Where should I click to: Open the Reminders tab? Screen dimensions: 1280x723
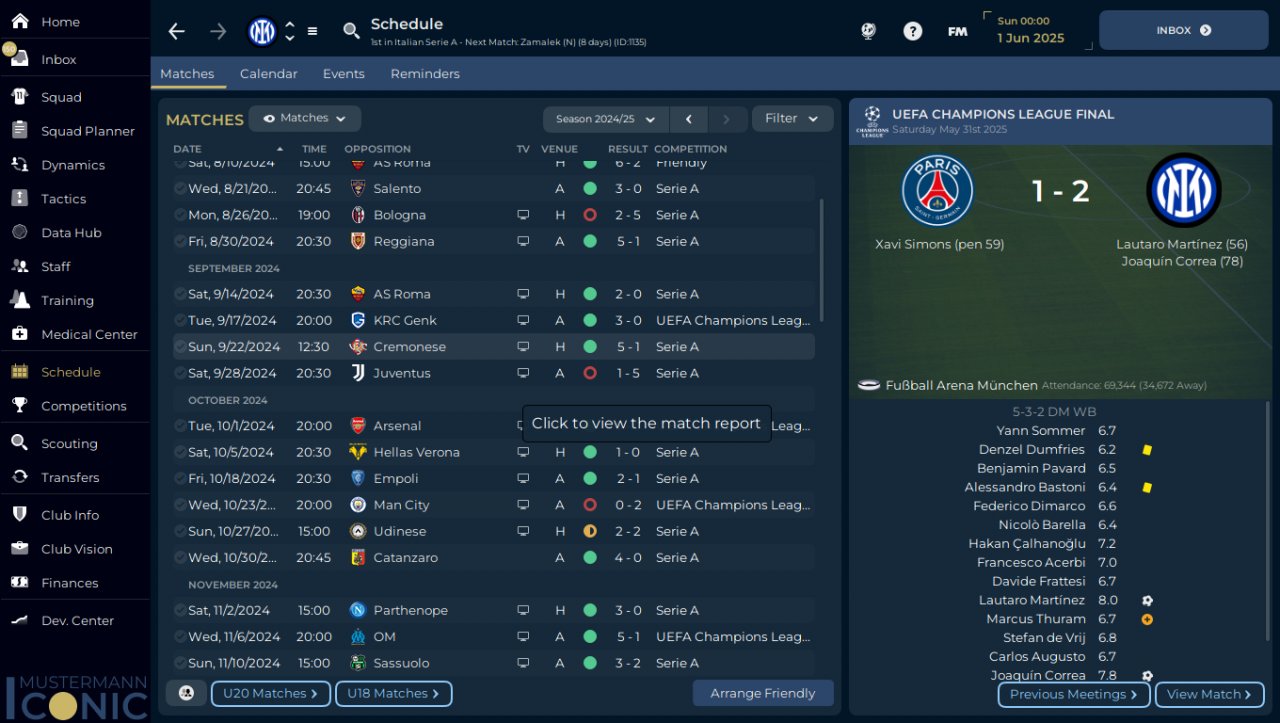tap(425, 74)
